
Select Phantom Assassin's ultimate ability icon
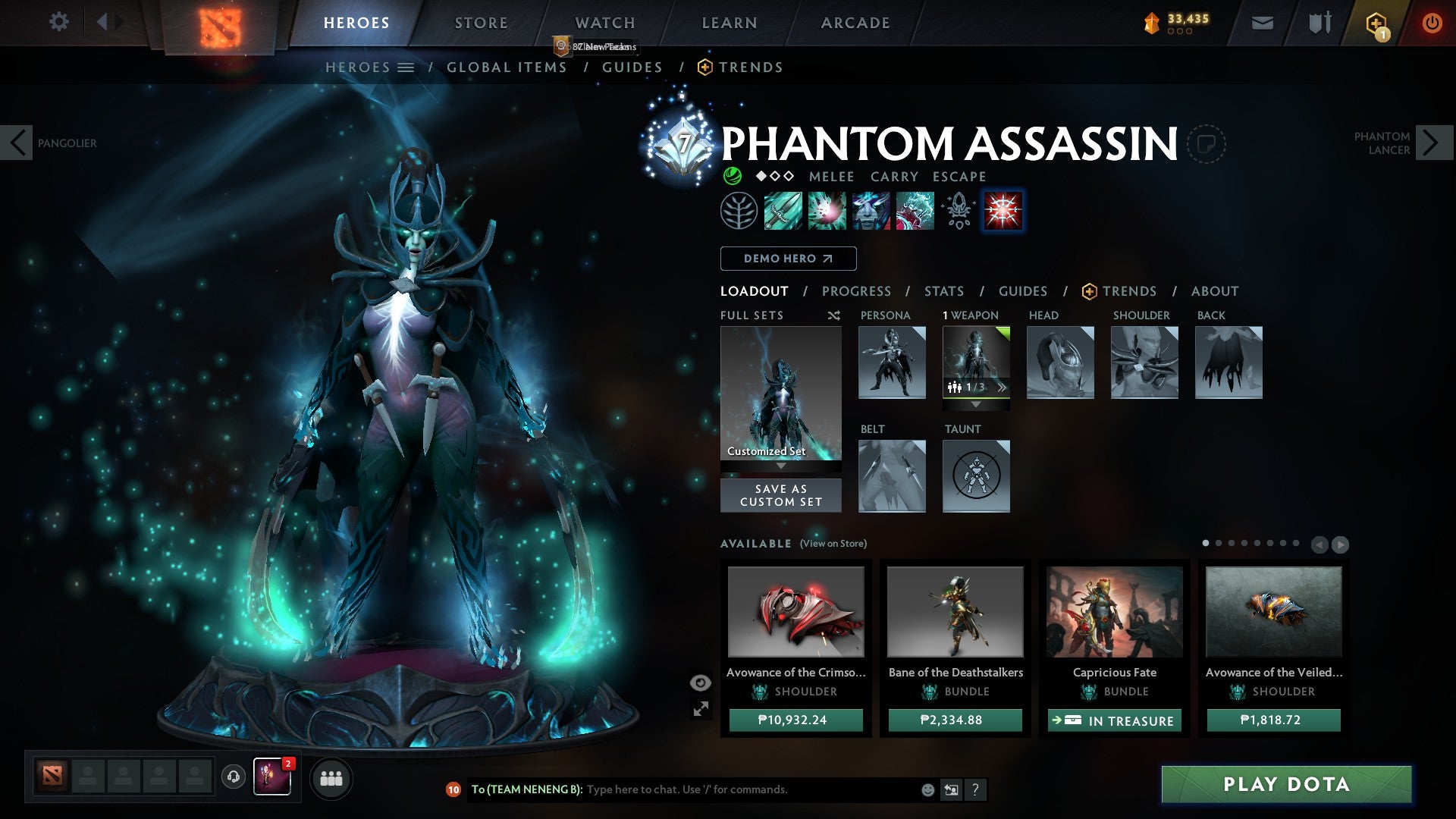(1003, 212)
